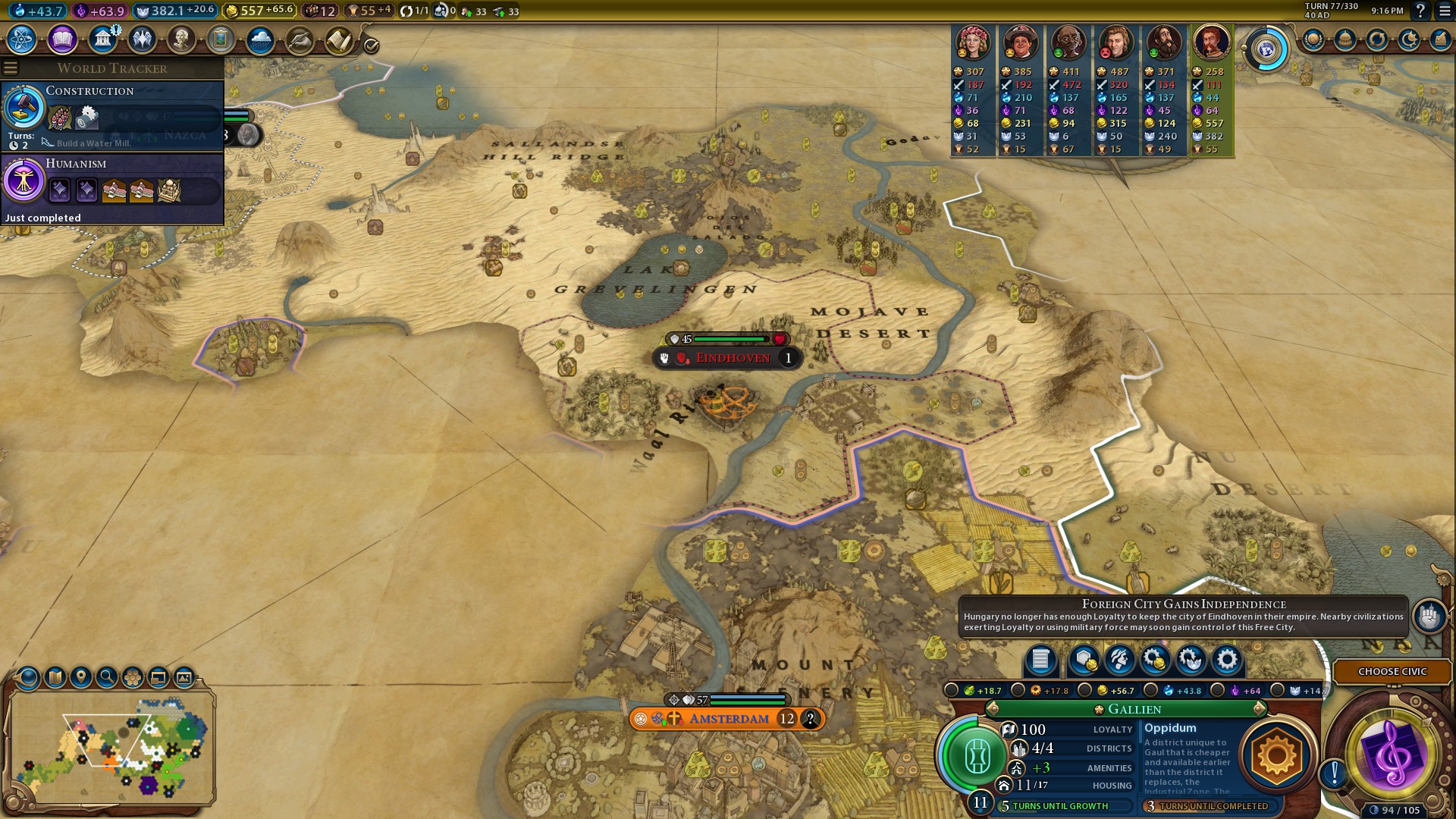Screen dimensions: 1456x819
Task: Open the map search magnifier
Action: pos(107,677)
